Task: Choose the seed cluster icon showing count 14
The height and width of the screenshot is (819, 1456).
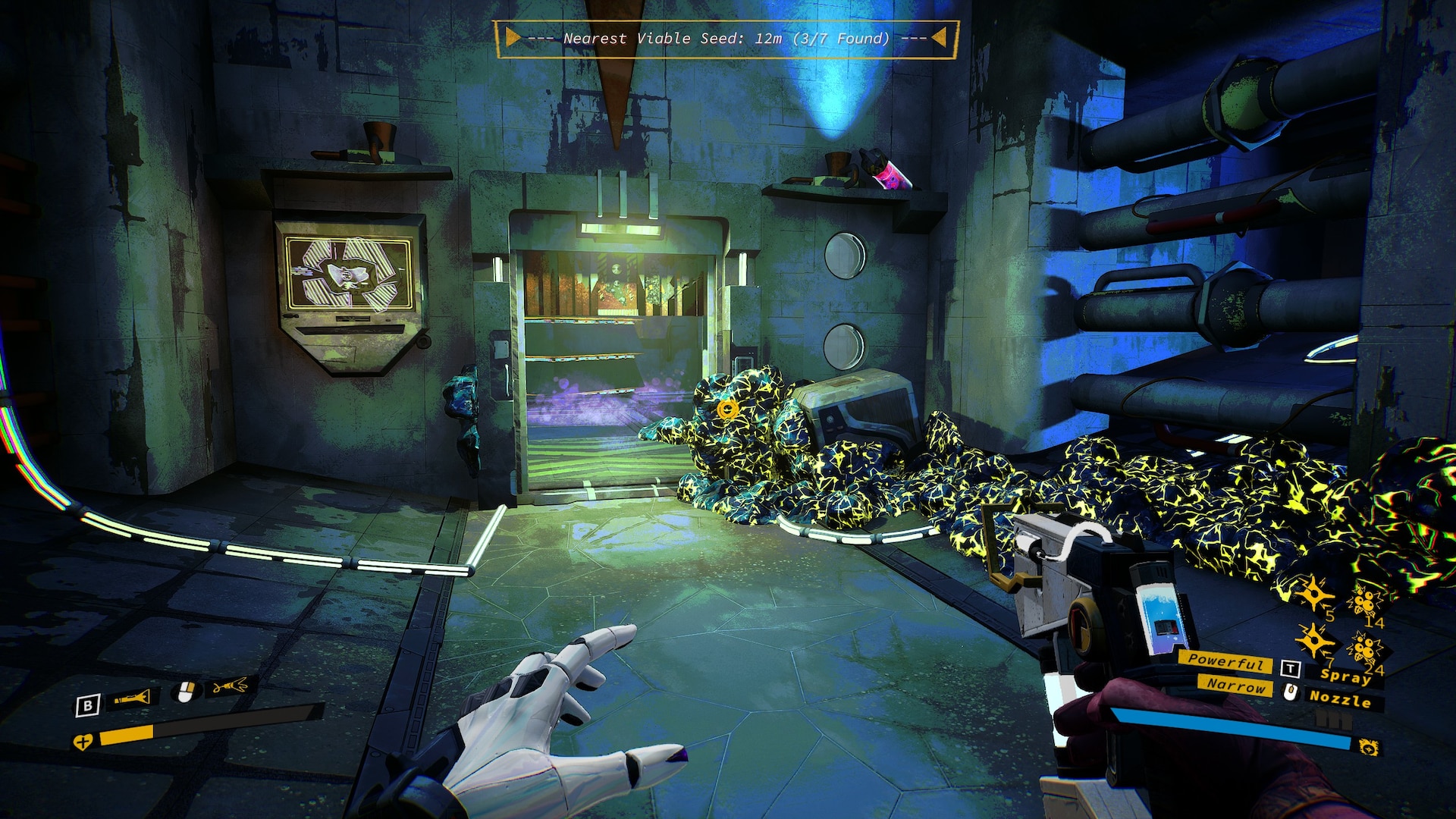Action: (x=1364, y=602)
